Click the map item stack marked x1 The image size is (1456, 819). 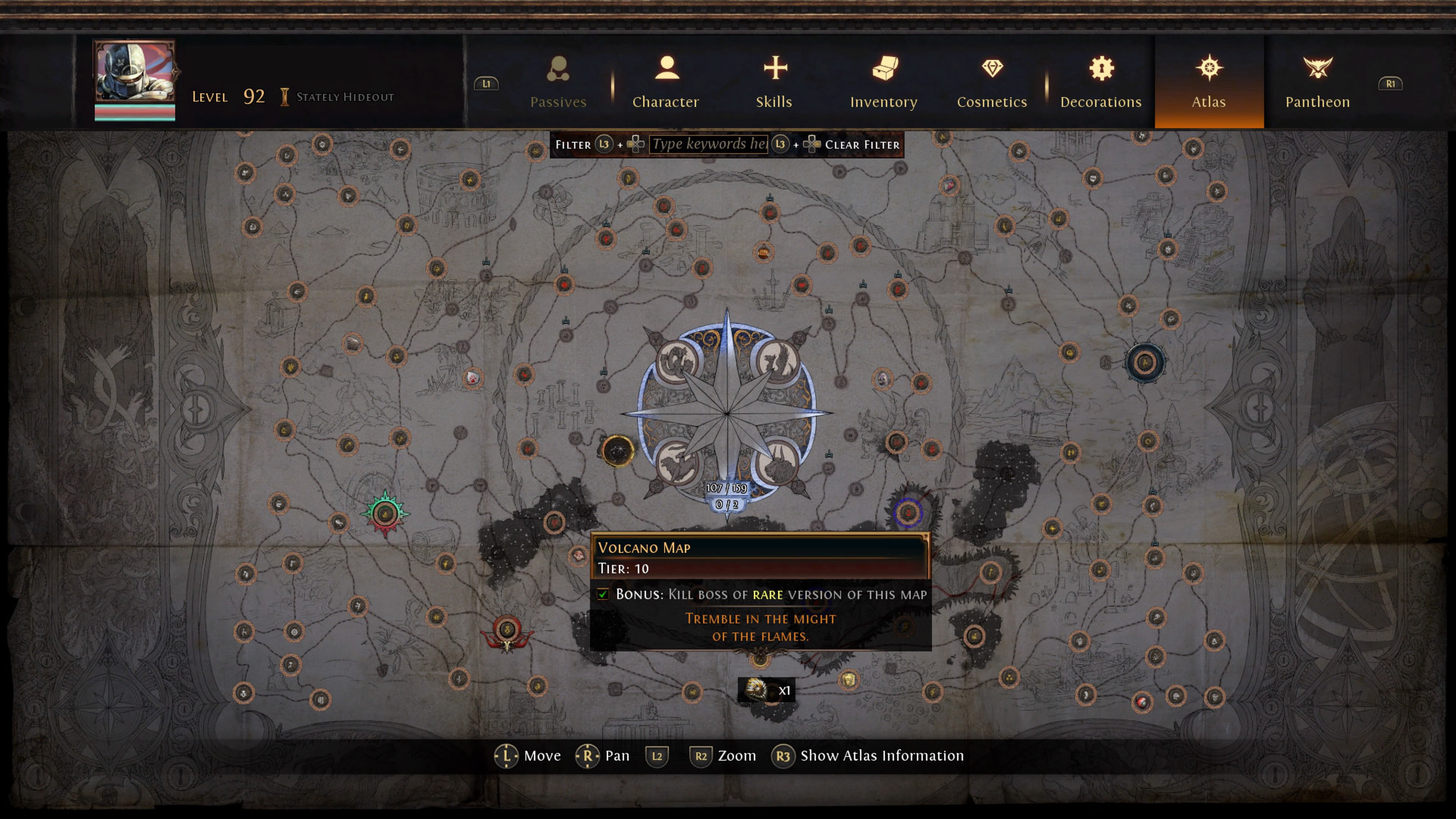tap(766, 689)
